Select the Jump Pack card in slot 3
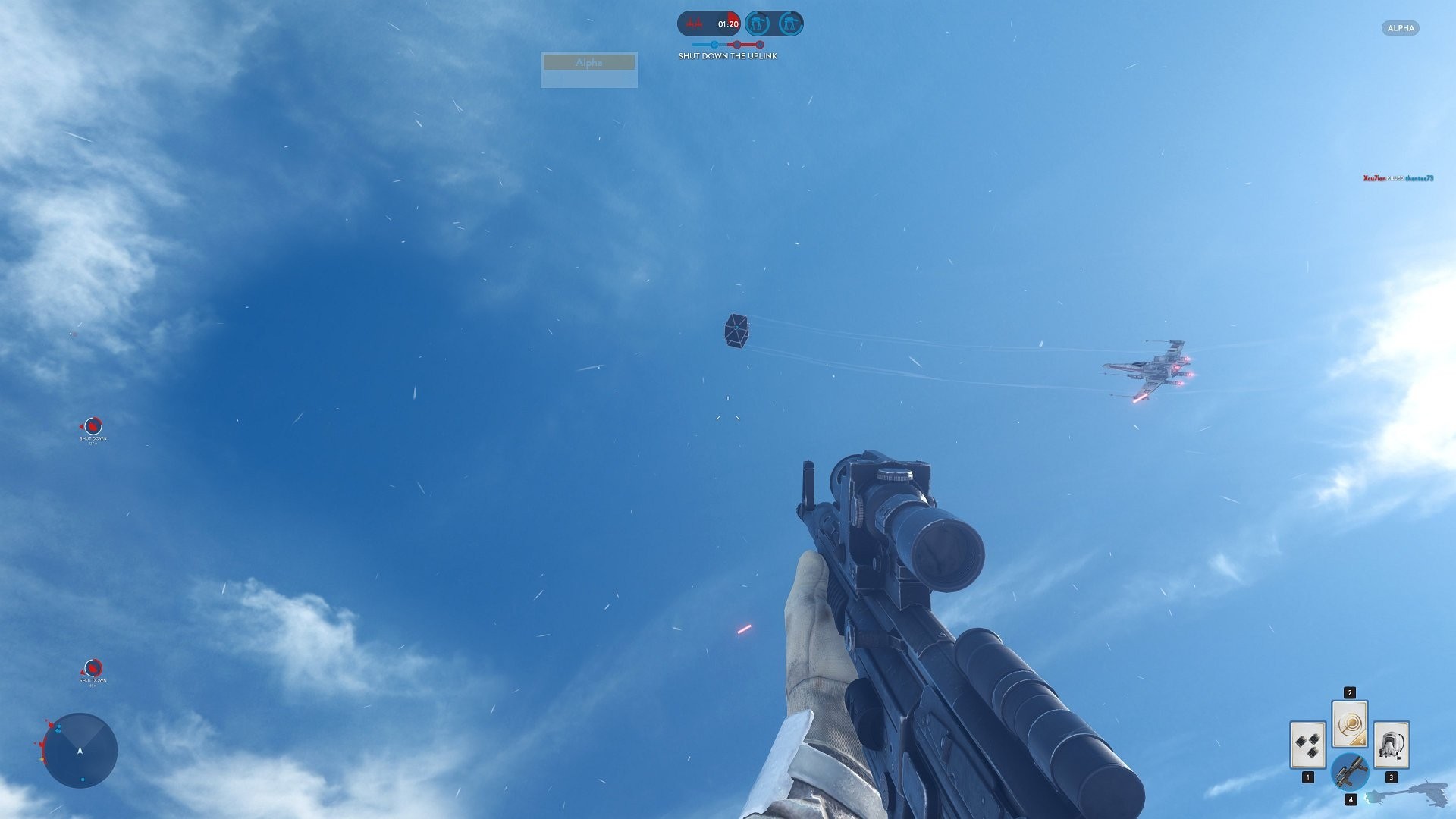 [x=1390, y=745]
